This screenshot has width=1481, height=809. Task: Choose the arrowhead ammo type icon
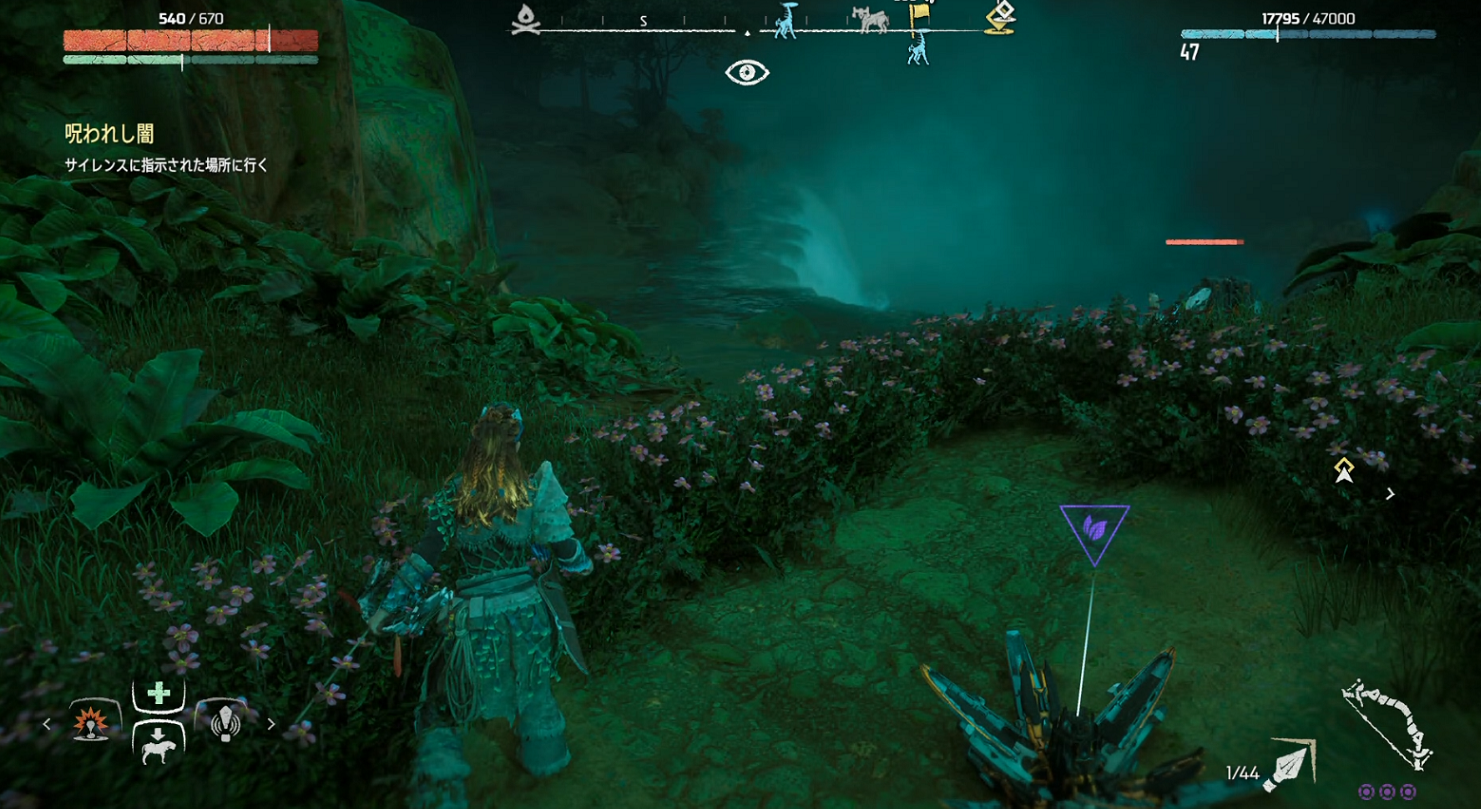(1290, 765)
